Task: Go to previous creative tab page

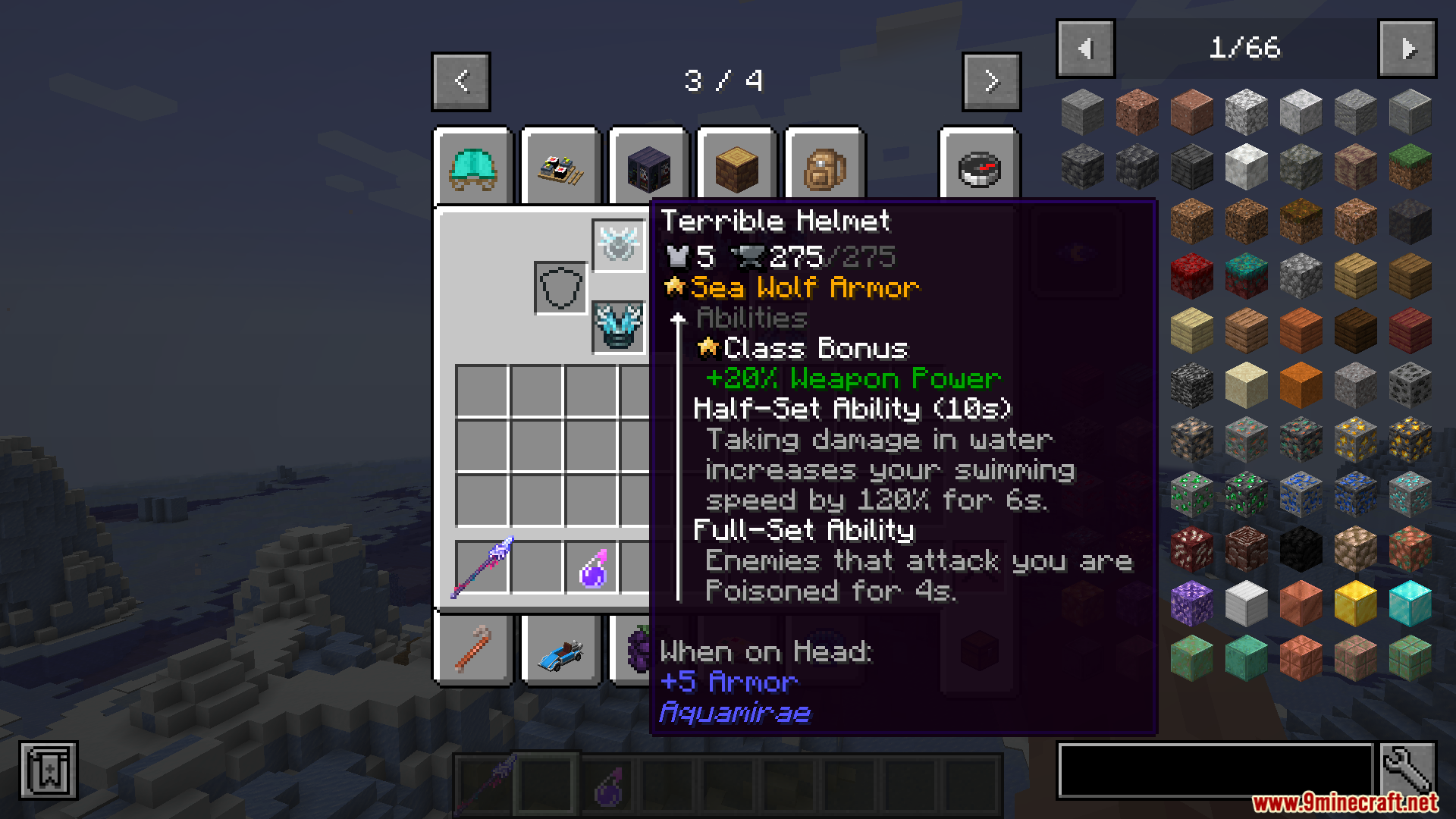Action: 461,81
